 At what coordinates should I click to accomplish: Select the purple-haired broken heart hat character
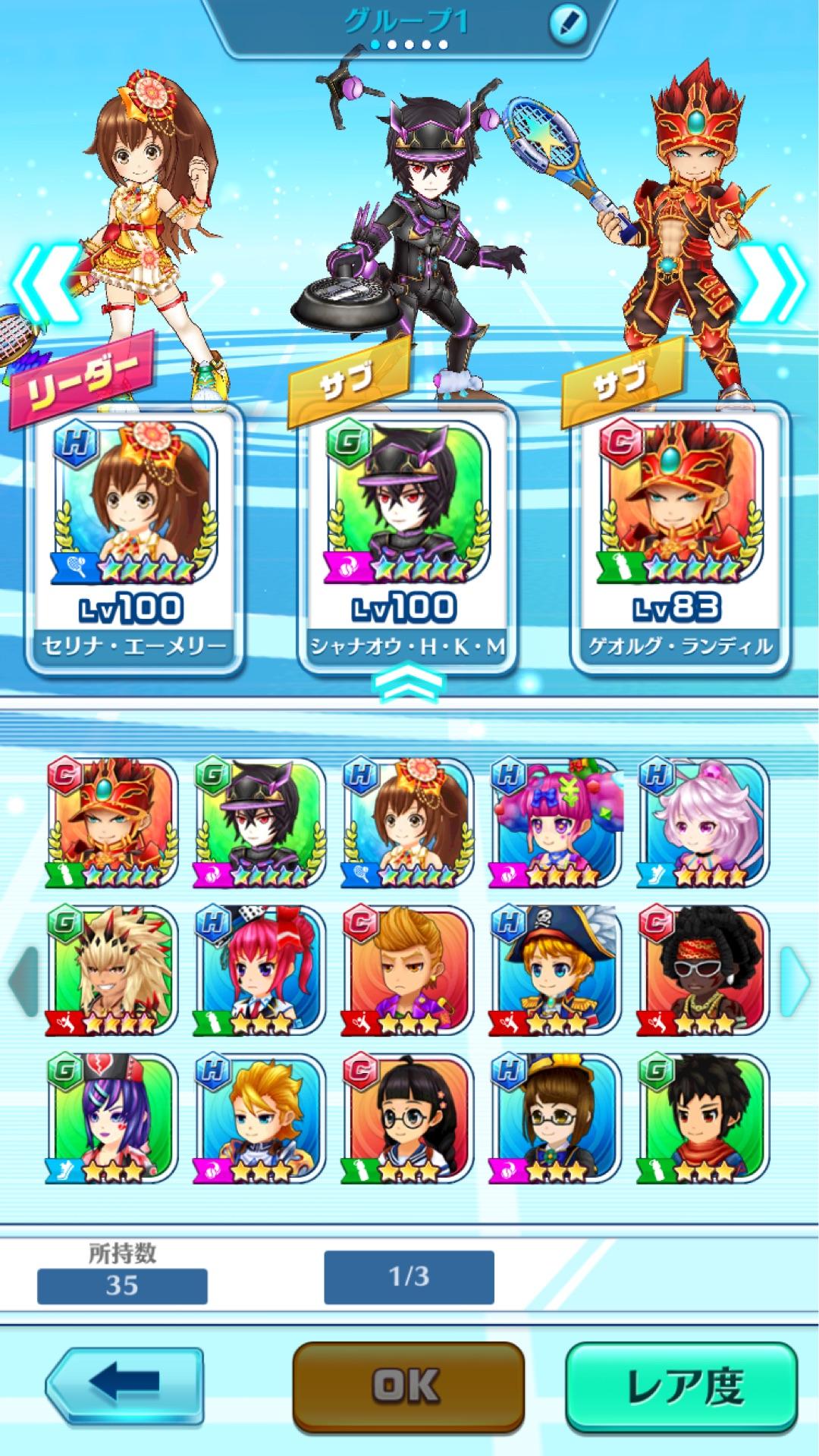(x=112, y=1119)
